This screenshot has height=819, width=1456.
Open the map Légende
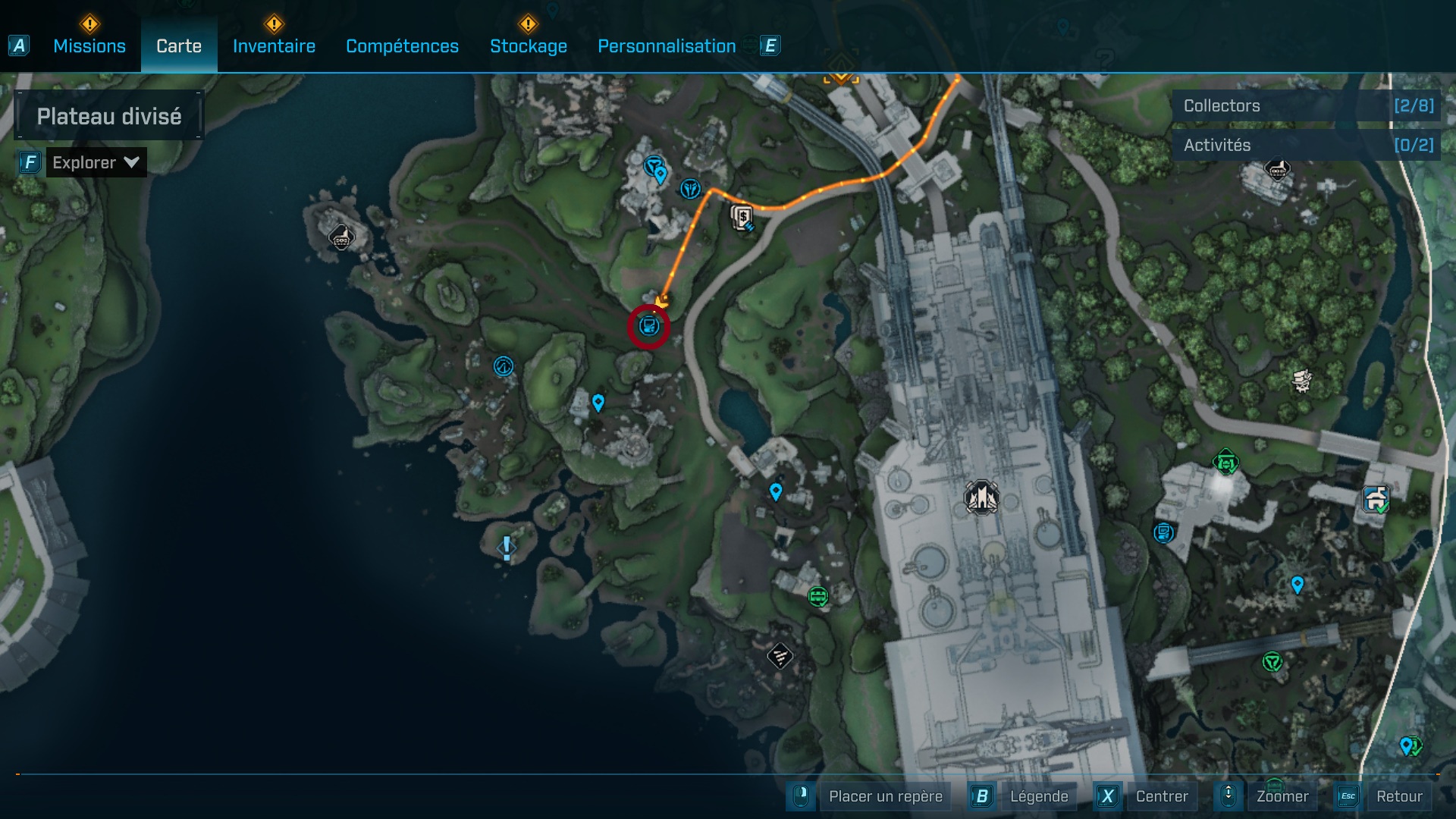1038,796
